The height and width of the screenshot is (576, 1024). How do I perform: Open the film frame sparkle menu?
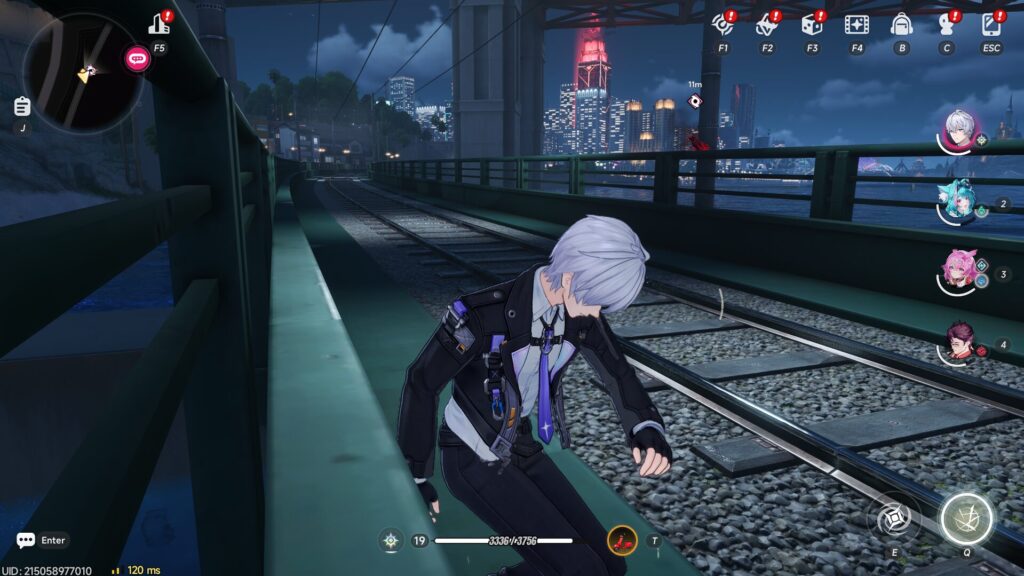[x=856, y=24]
